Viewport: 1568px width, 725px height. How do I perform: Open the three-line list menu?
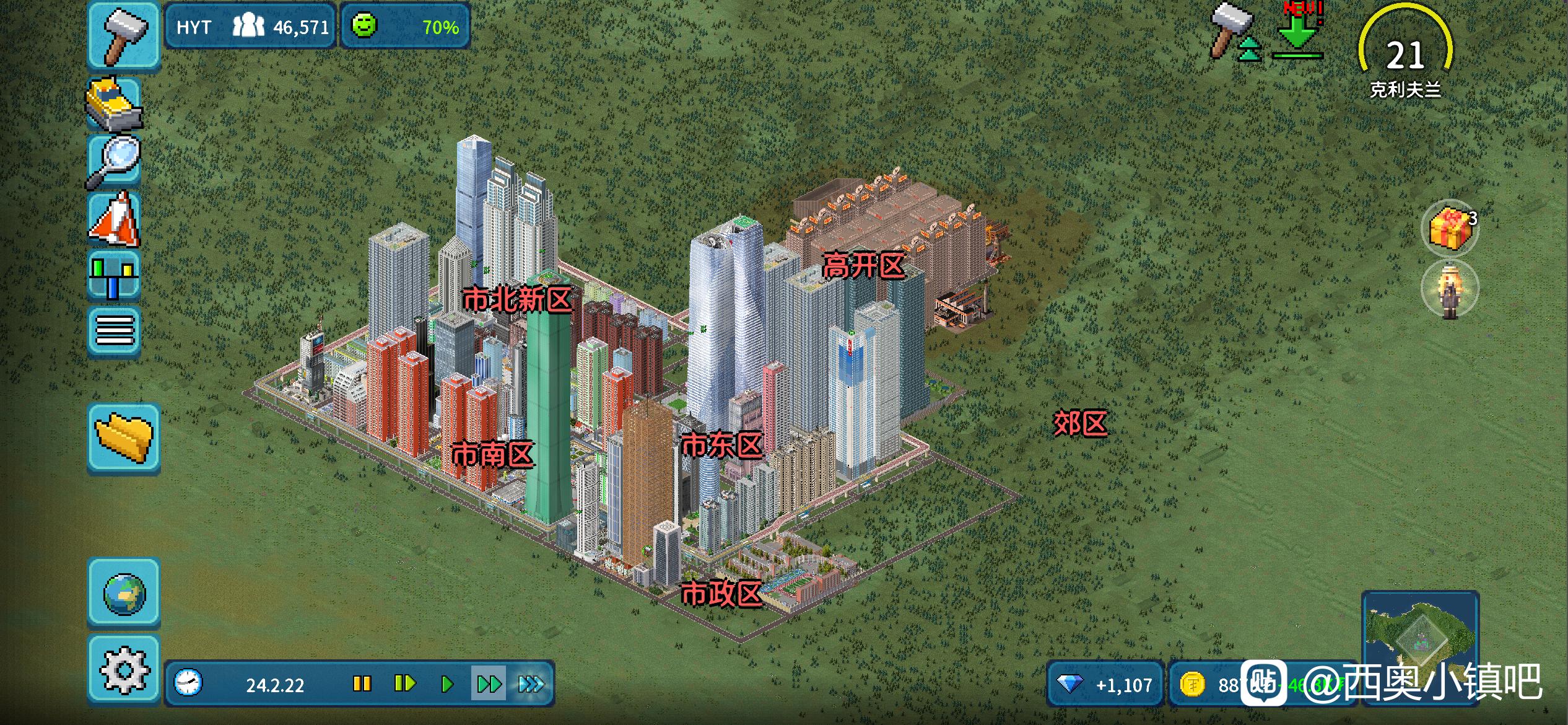coord(115,330)
